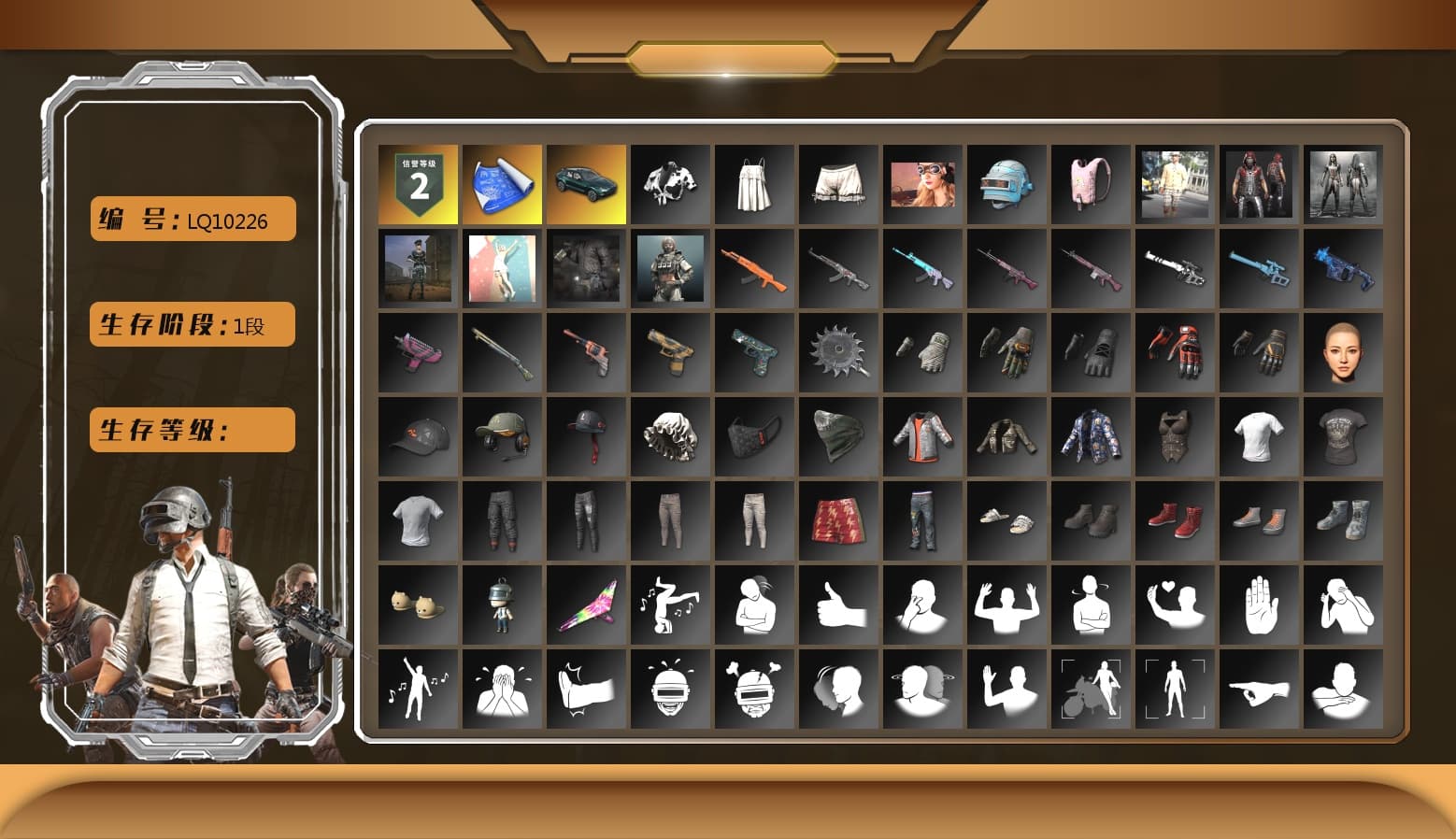Select the pink level 3 vest skin
Image resolution: width=1456 pixels, height=839 pixels.
(1091, 182)
